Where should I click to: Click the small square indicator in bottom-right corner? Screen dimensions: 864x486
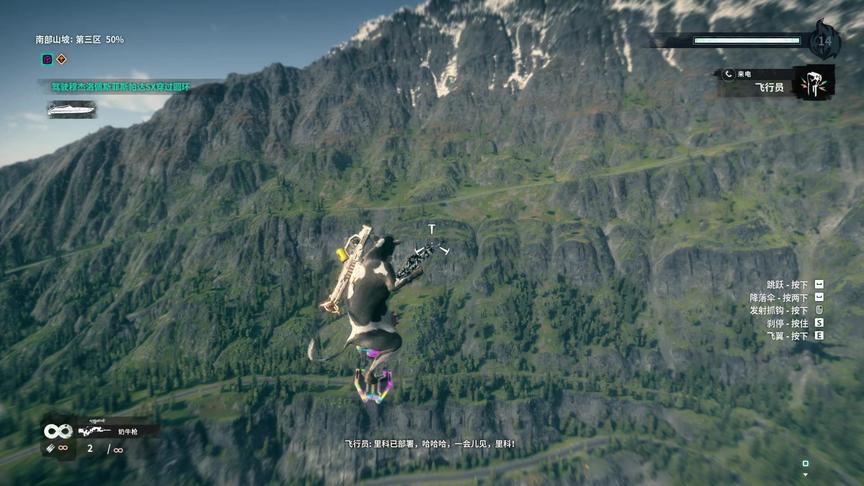click(x=805, y=463)
